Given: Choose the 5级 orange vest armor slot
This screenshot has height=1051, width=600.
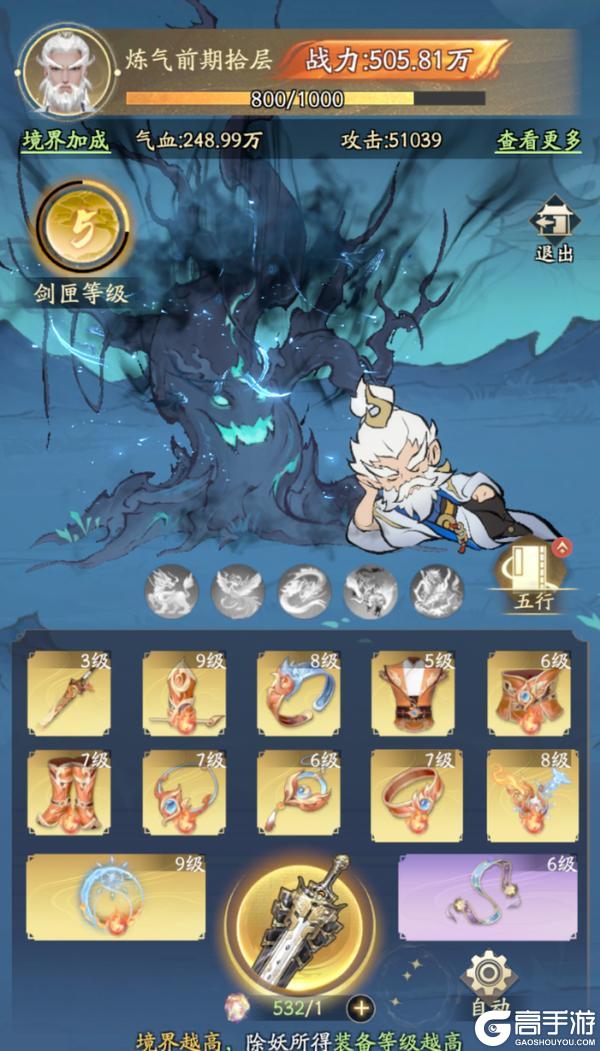Looking at the screenshot, I should click(x=413, y=691).
